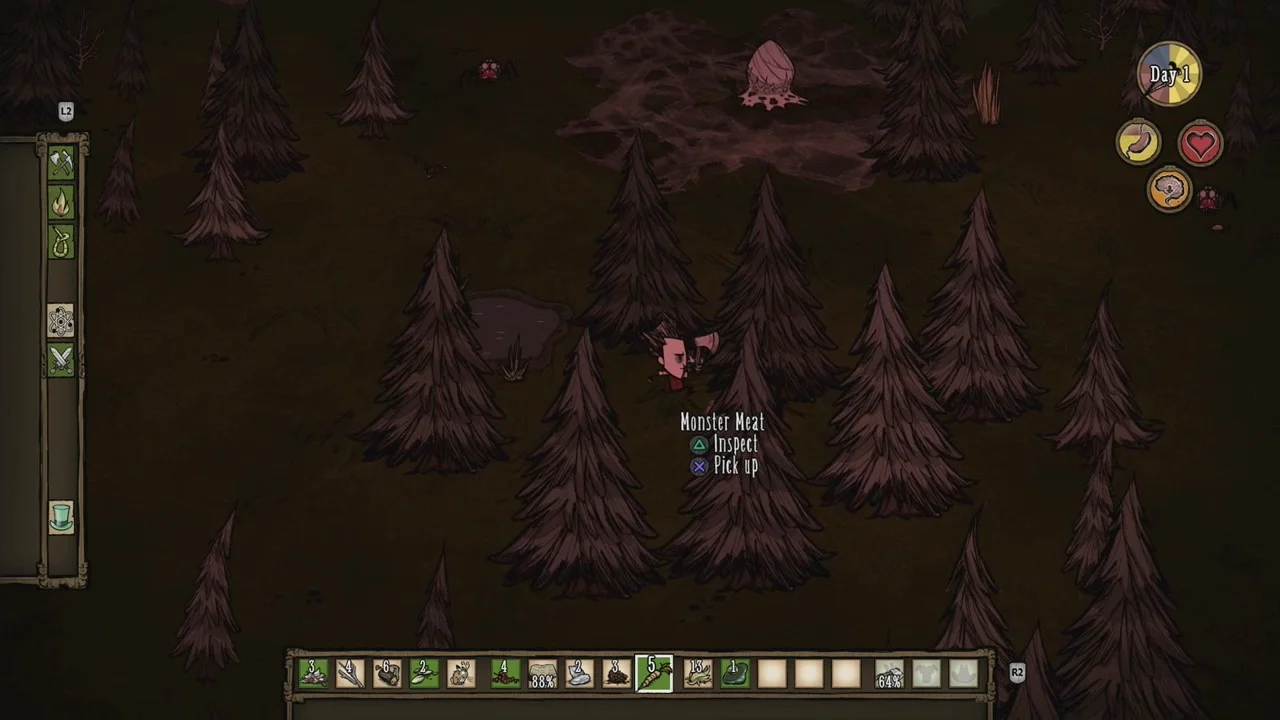This screenshot has height=720, width=1280.
Task: Open the Tools crafting tab
Action: click(61, 163)
